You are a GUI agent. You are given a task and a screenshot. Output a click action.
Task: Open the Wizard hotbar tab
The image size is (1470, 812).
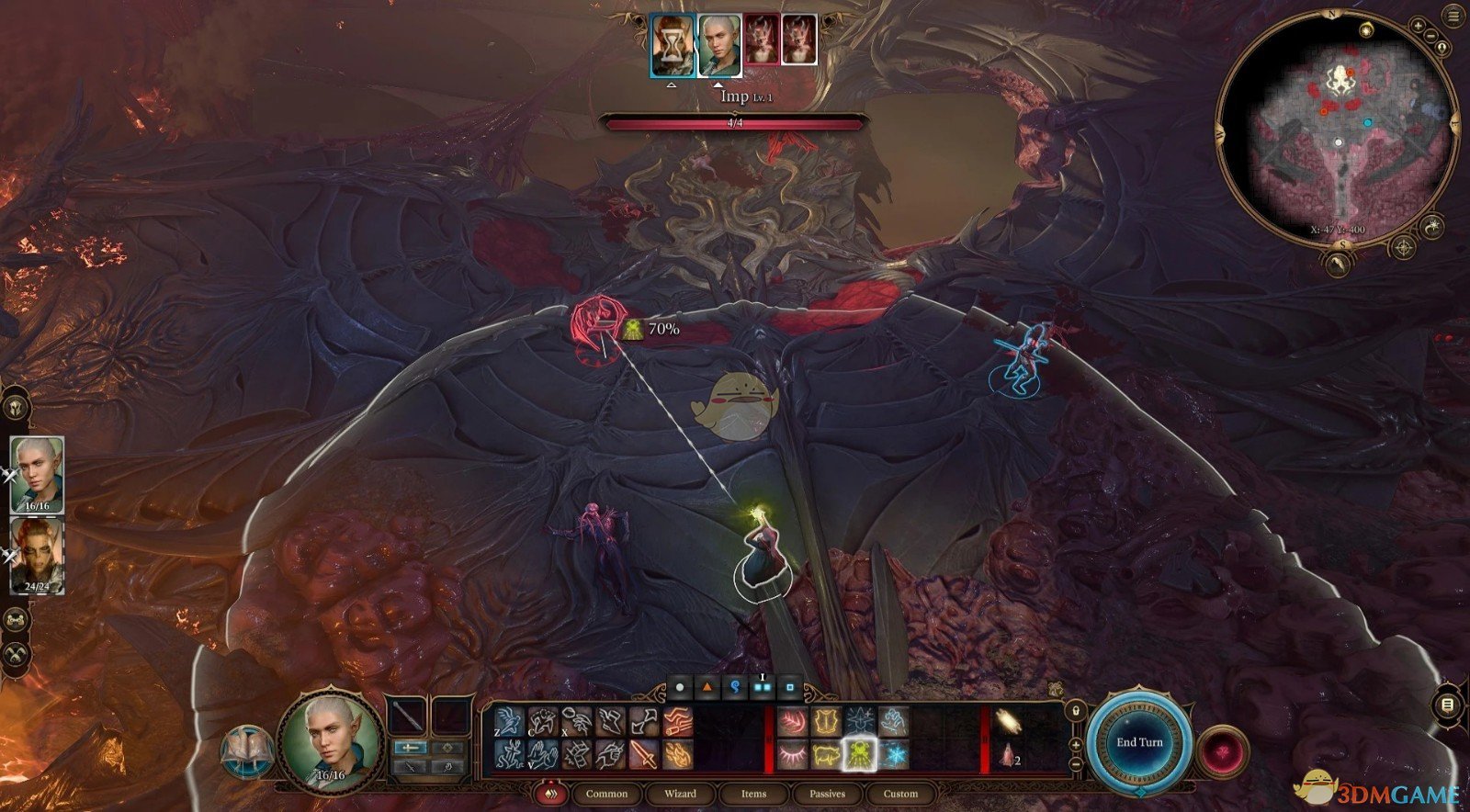click(x=680, y=794)
